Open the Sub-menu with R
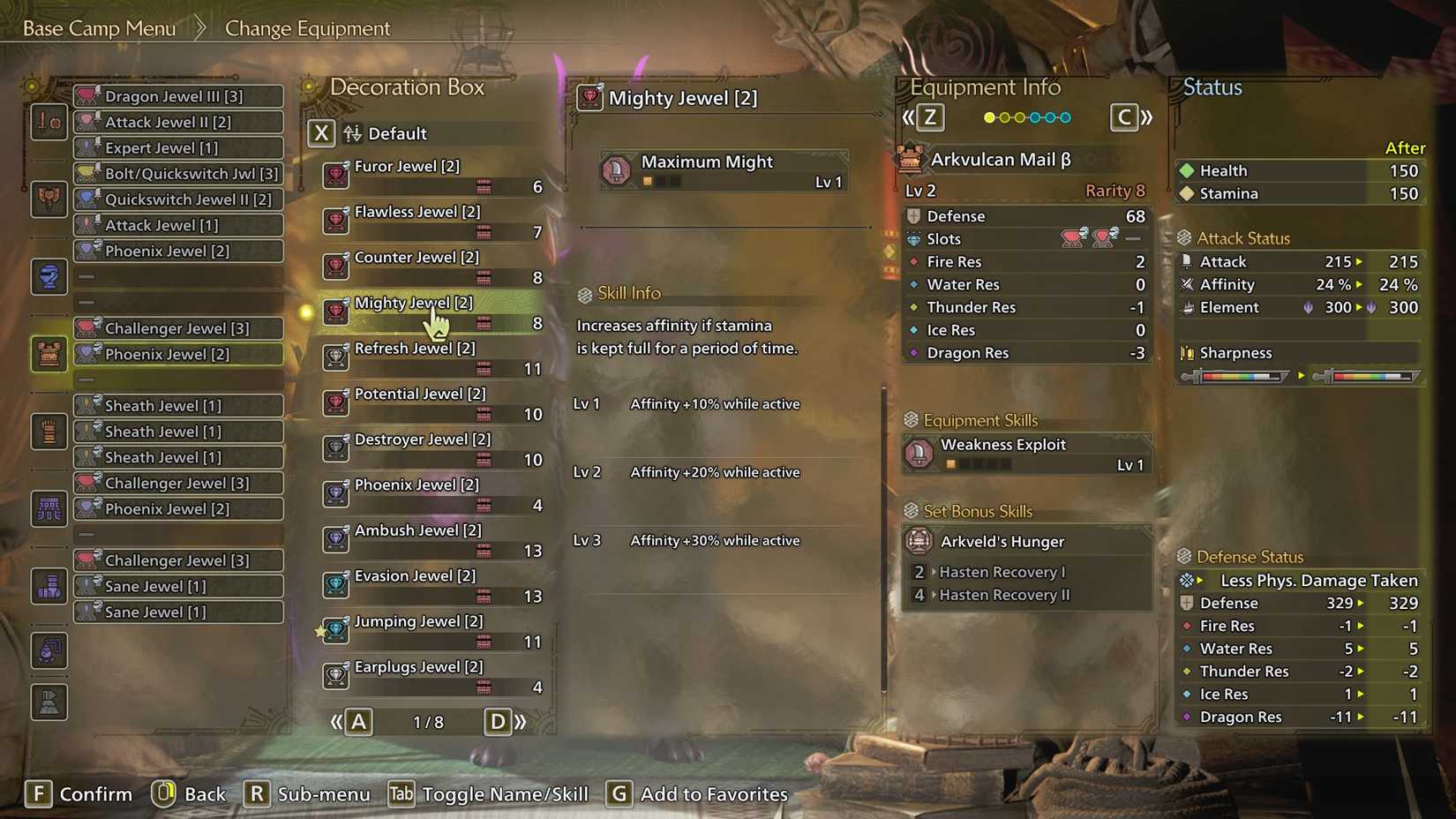Viewport: 1456px width, 819px height. (257, 794)
